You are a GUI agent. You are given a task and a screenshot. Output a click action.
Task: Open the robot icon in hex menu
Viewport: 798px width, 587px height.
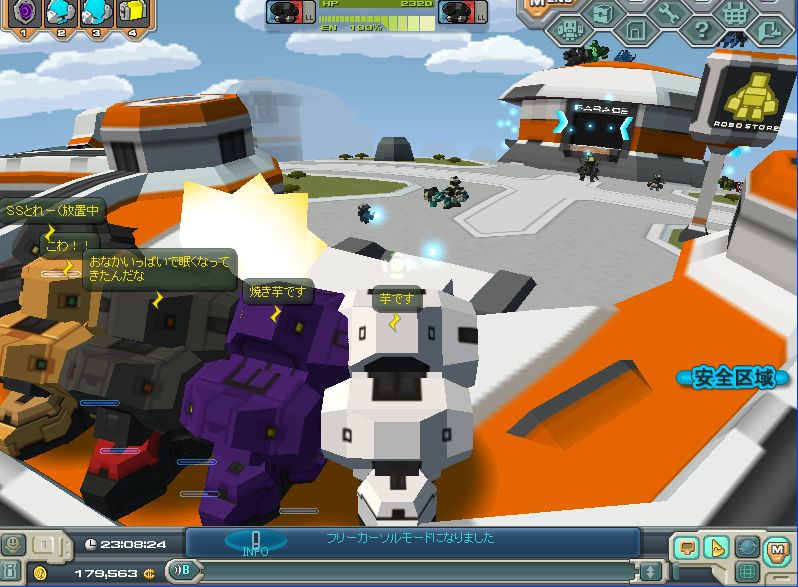tap(571, 30)
